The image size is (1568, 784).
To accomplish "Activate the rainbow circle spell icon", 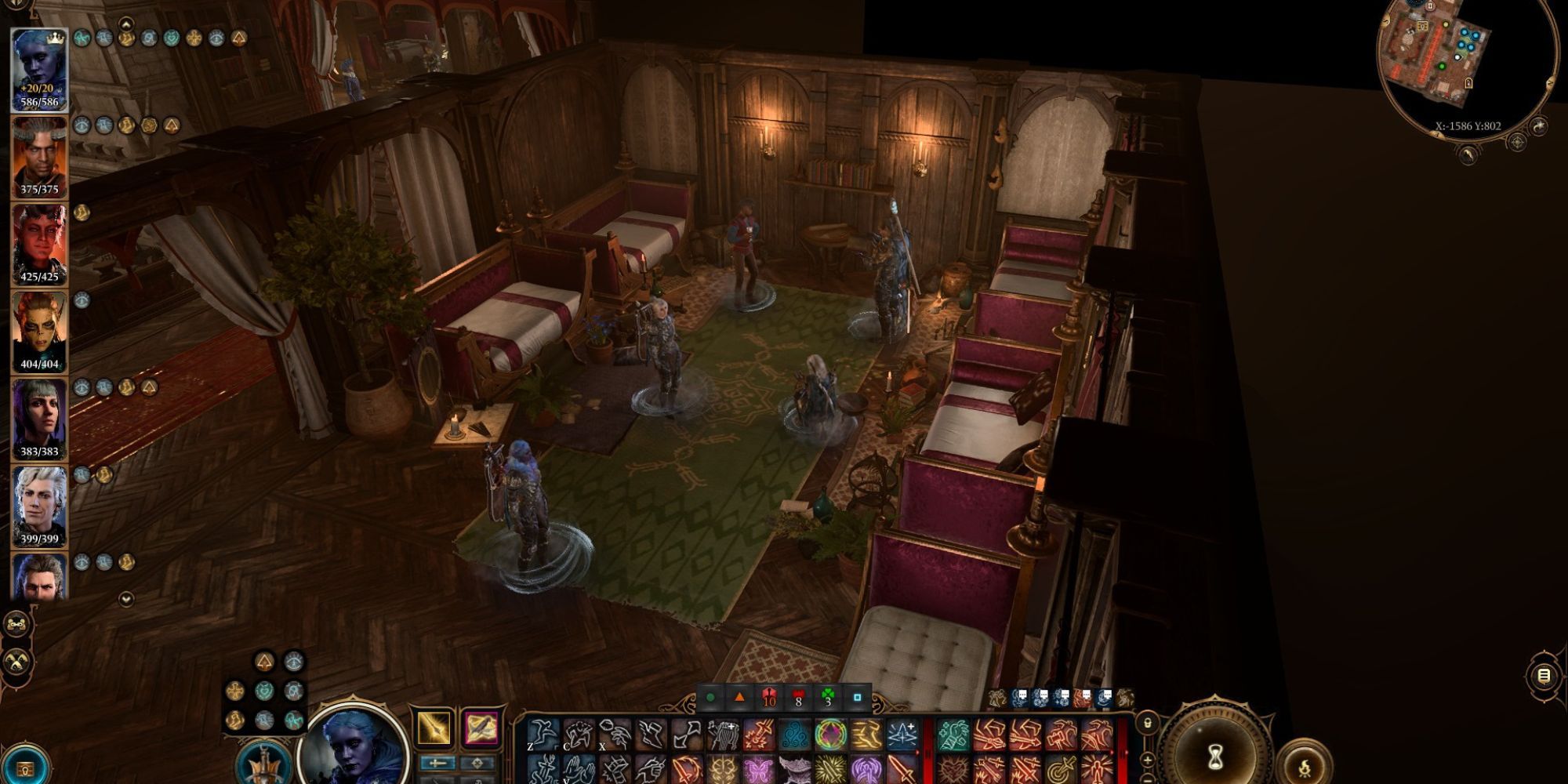I will coord(830,735).
